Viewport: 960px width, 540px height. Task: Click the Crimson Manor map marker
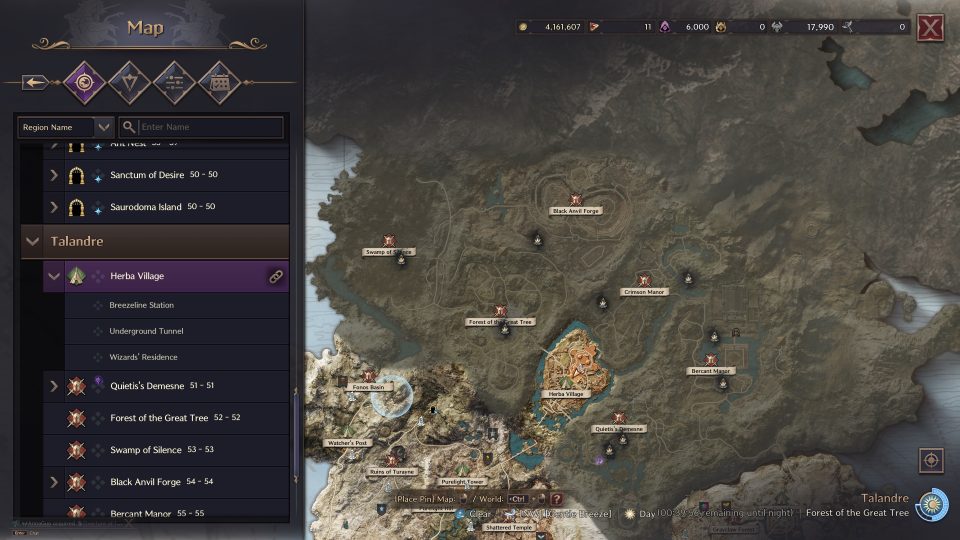pos(644,281)
